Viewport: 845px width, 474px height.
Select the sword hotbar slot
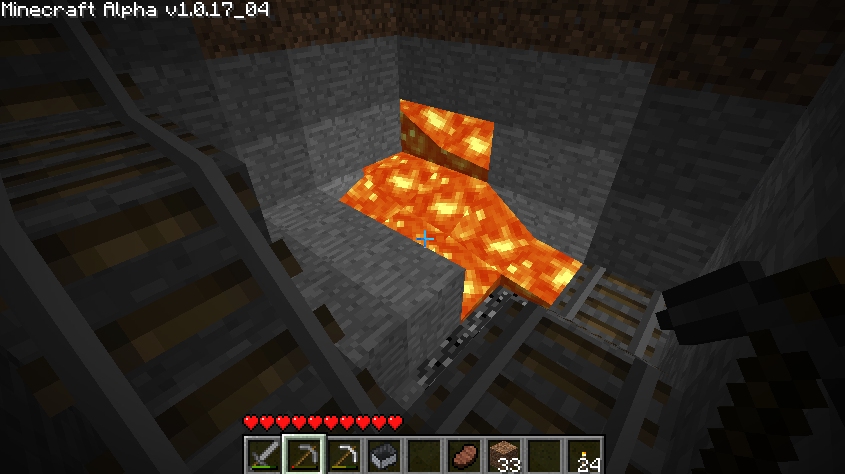pyautogui.click(x=264, y=455)
